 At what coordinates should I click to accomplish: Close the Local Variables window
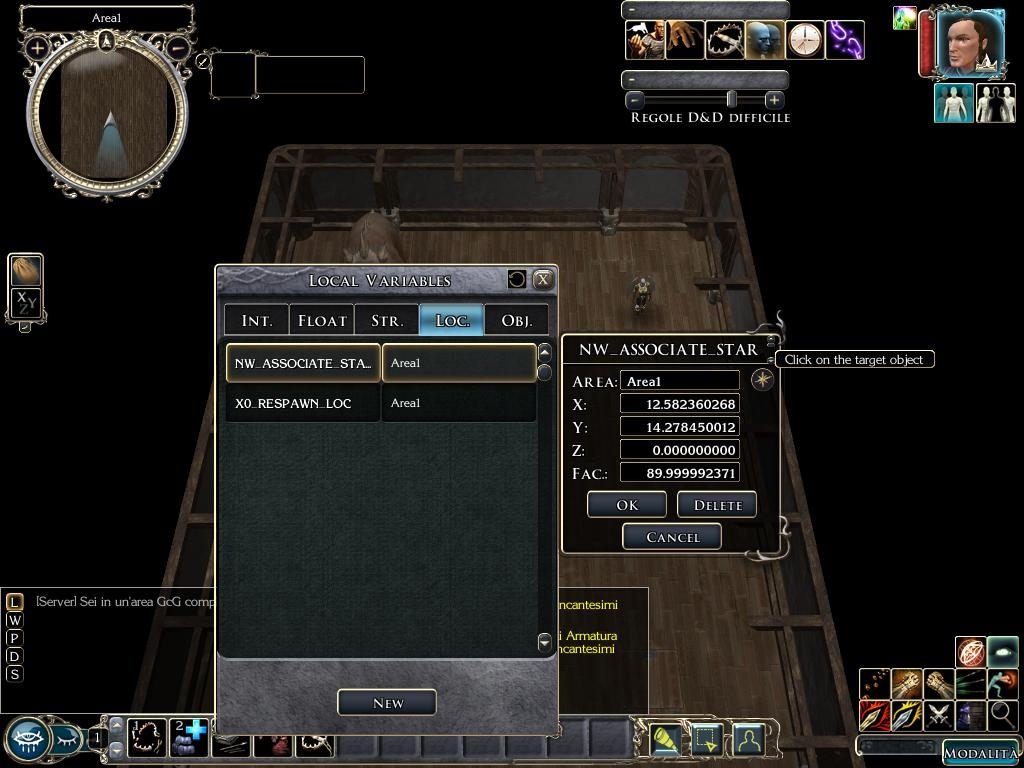click(543, 280)
